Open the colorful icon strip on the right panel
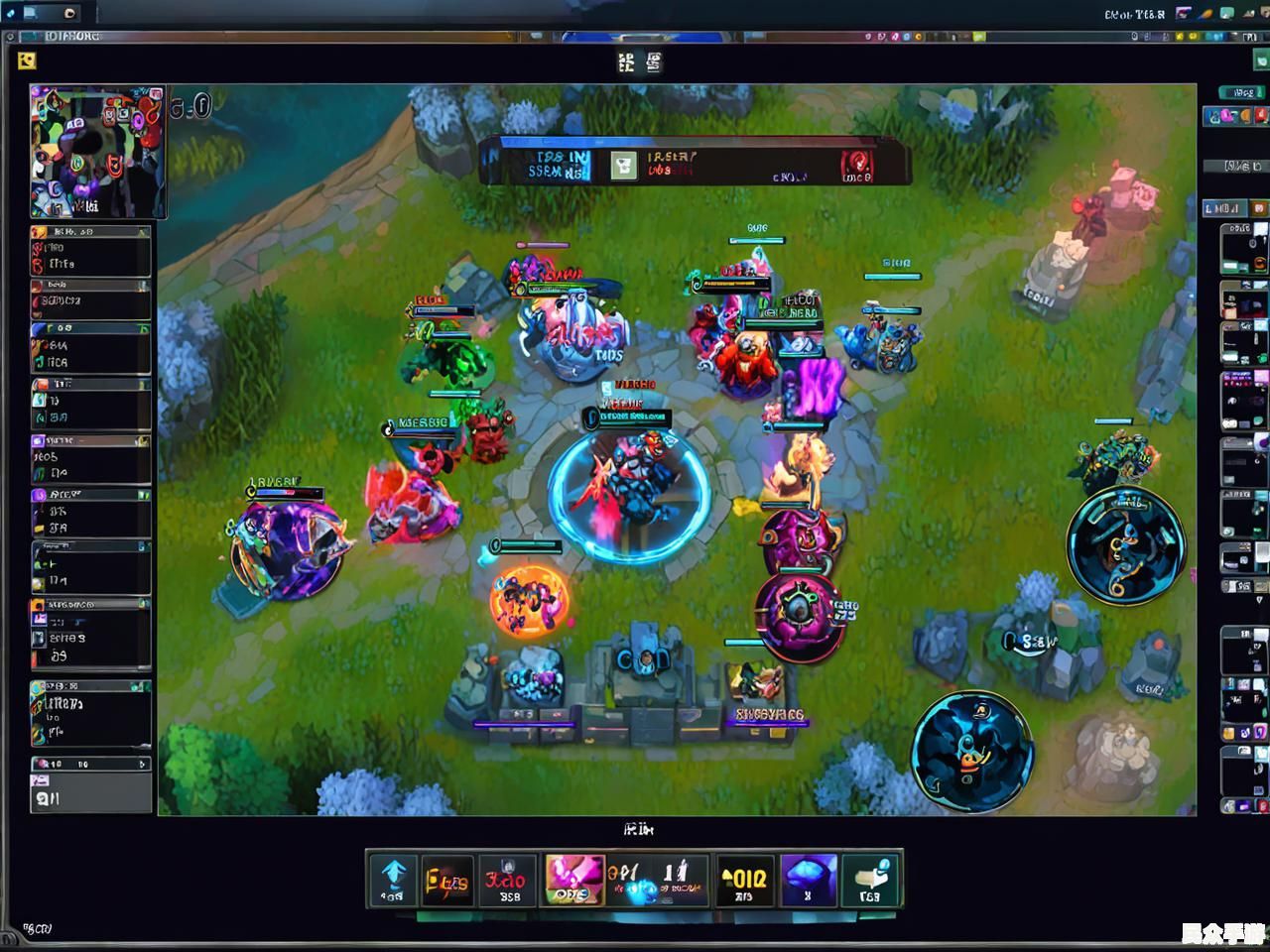The width and height of the screenshot is (1270, 952). (1233, 116)
